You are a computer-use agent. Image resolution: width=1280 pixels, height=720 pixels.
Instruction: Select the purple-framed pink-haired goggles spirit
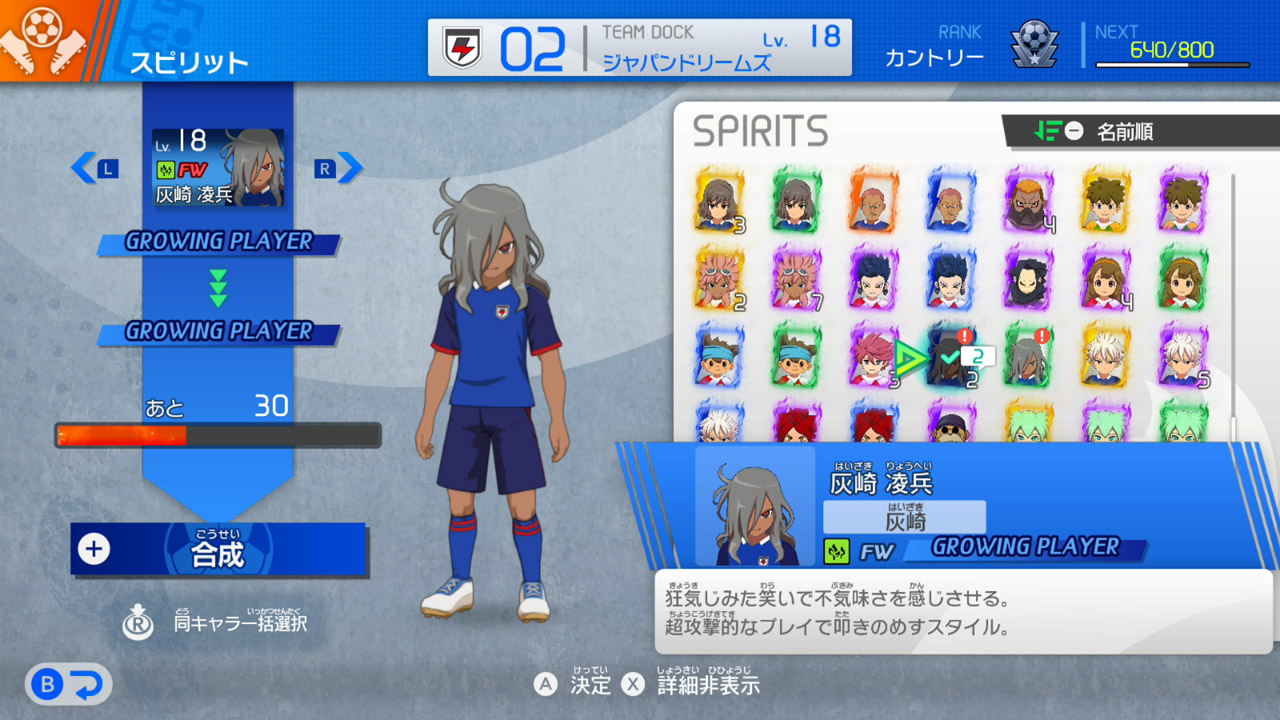pyautogui.click(x=795, y=278)
